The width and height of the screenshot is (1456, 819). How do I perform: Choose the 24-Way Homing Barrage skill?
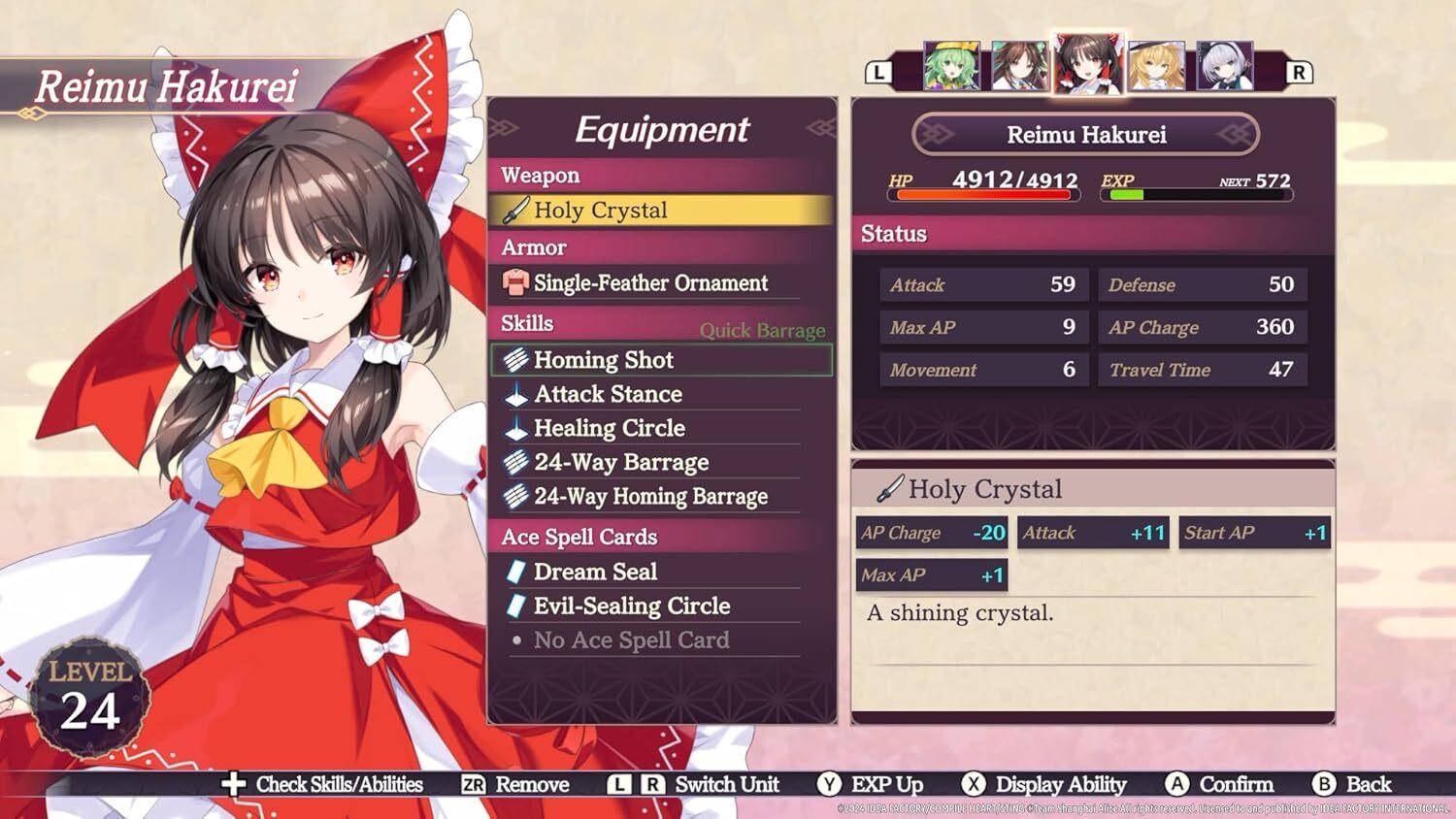pos(650,497)
